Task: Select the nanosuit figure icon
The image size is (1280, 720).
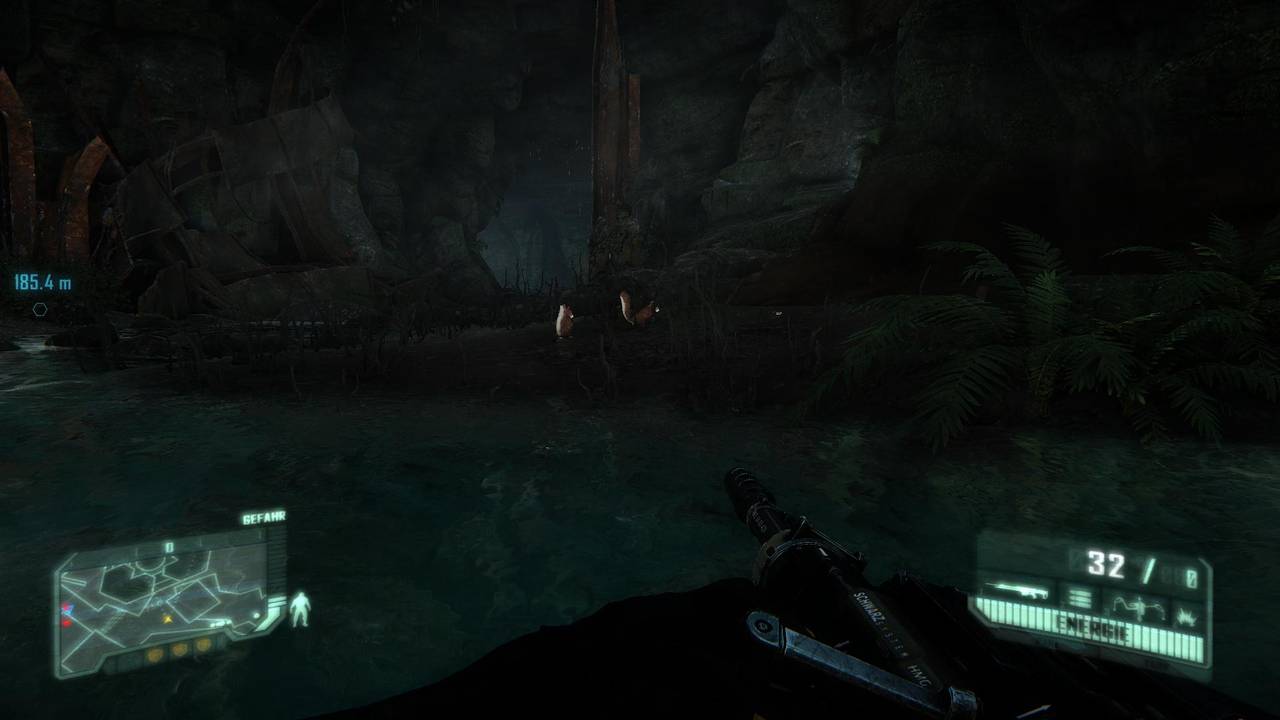Action: pyautogui.click(x=299, y=609)
